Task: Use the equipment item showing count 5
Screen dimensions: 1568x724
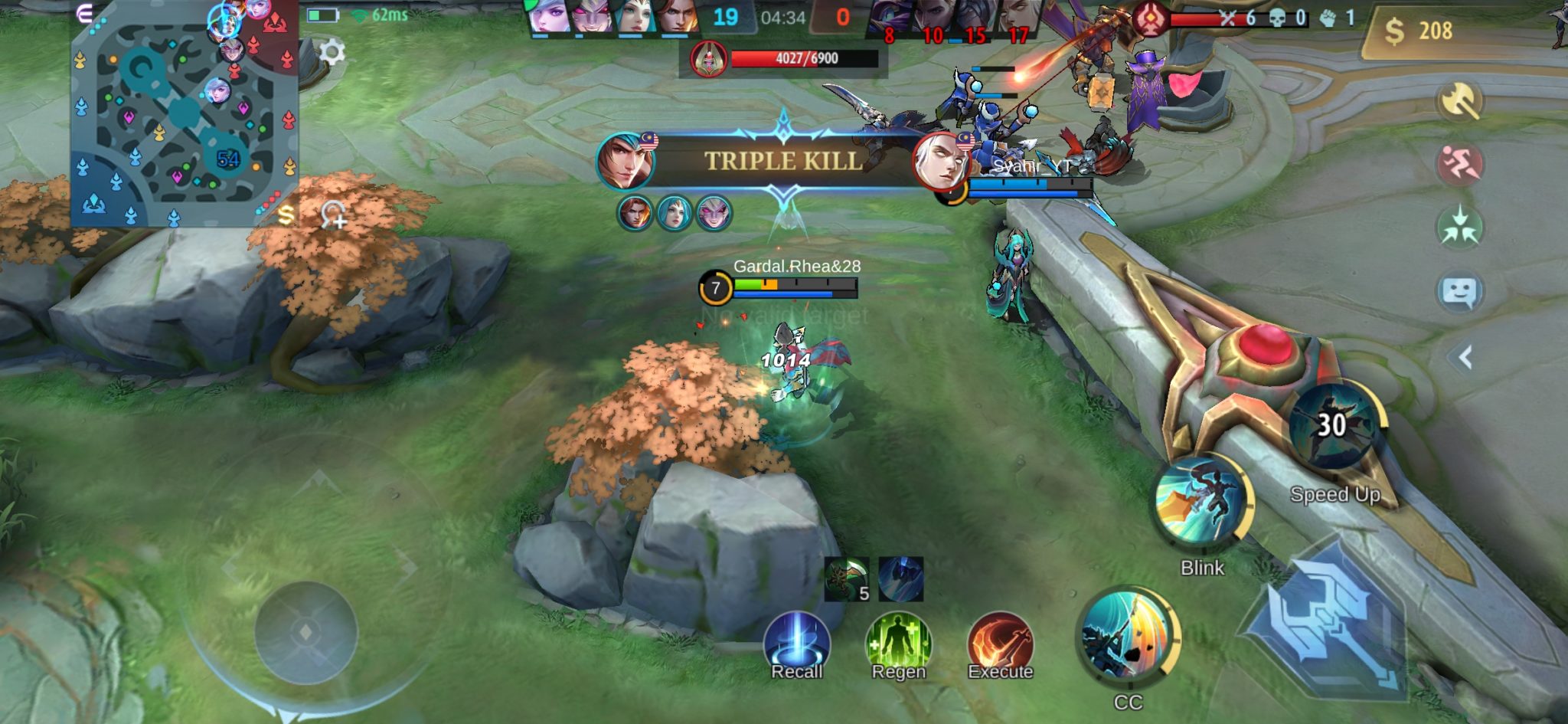Action: (847, 579)
